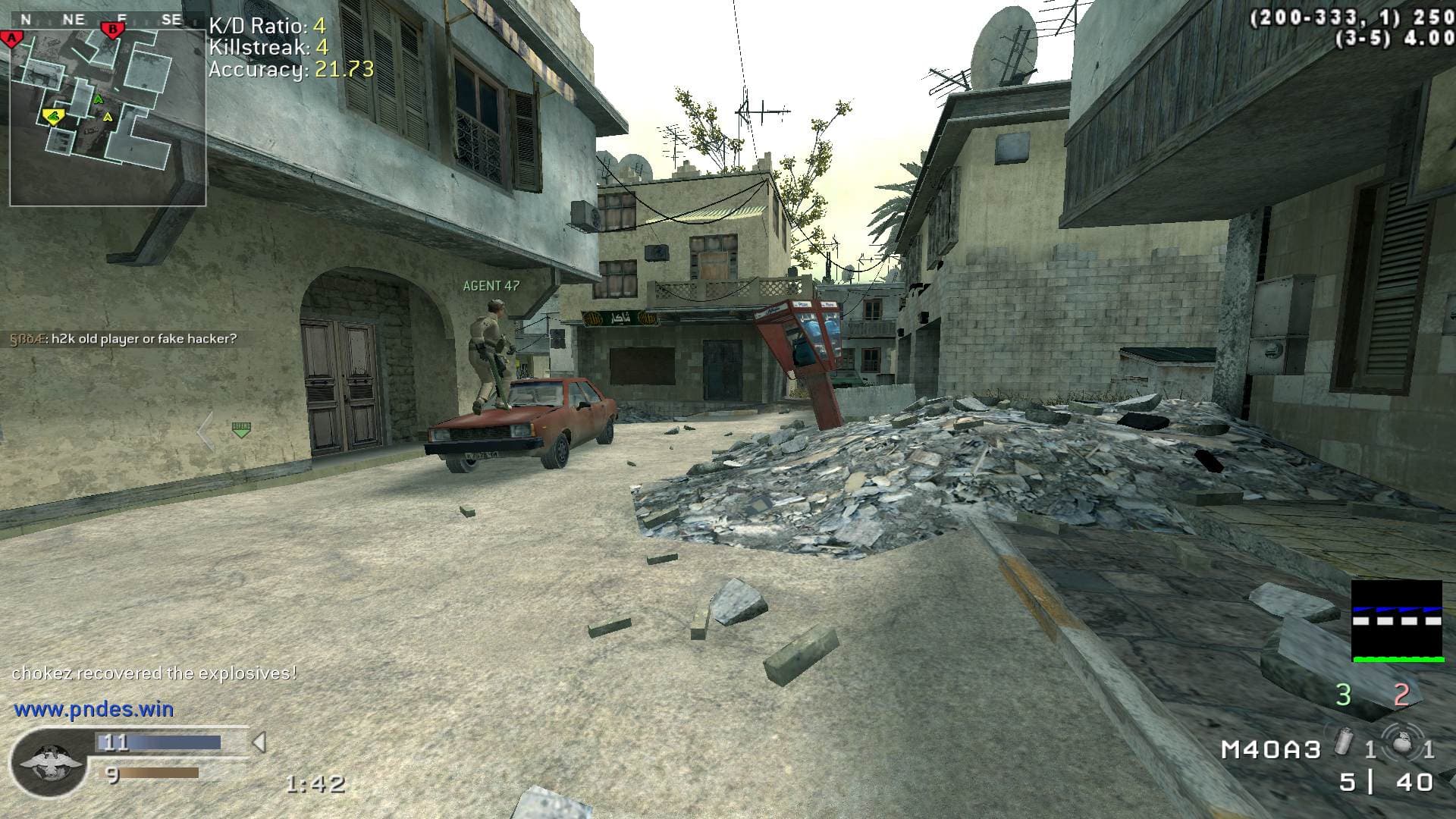Click the chat message about h2k
Viewport: 1456px width, 819px height.
(124, 339)
